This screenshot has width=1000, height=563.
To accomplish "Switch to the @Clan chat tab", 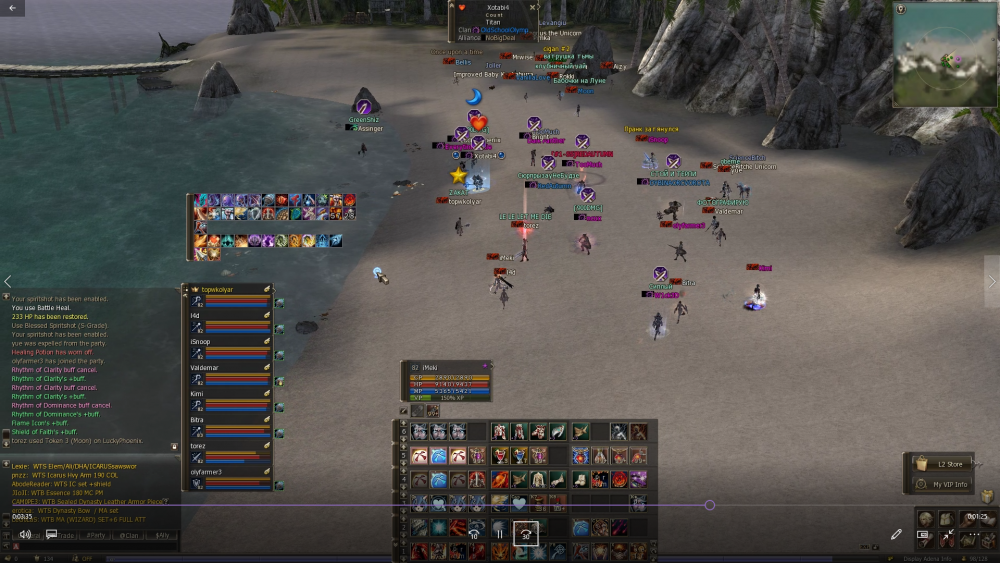I will click(x=131, y=535).
